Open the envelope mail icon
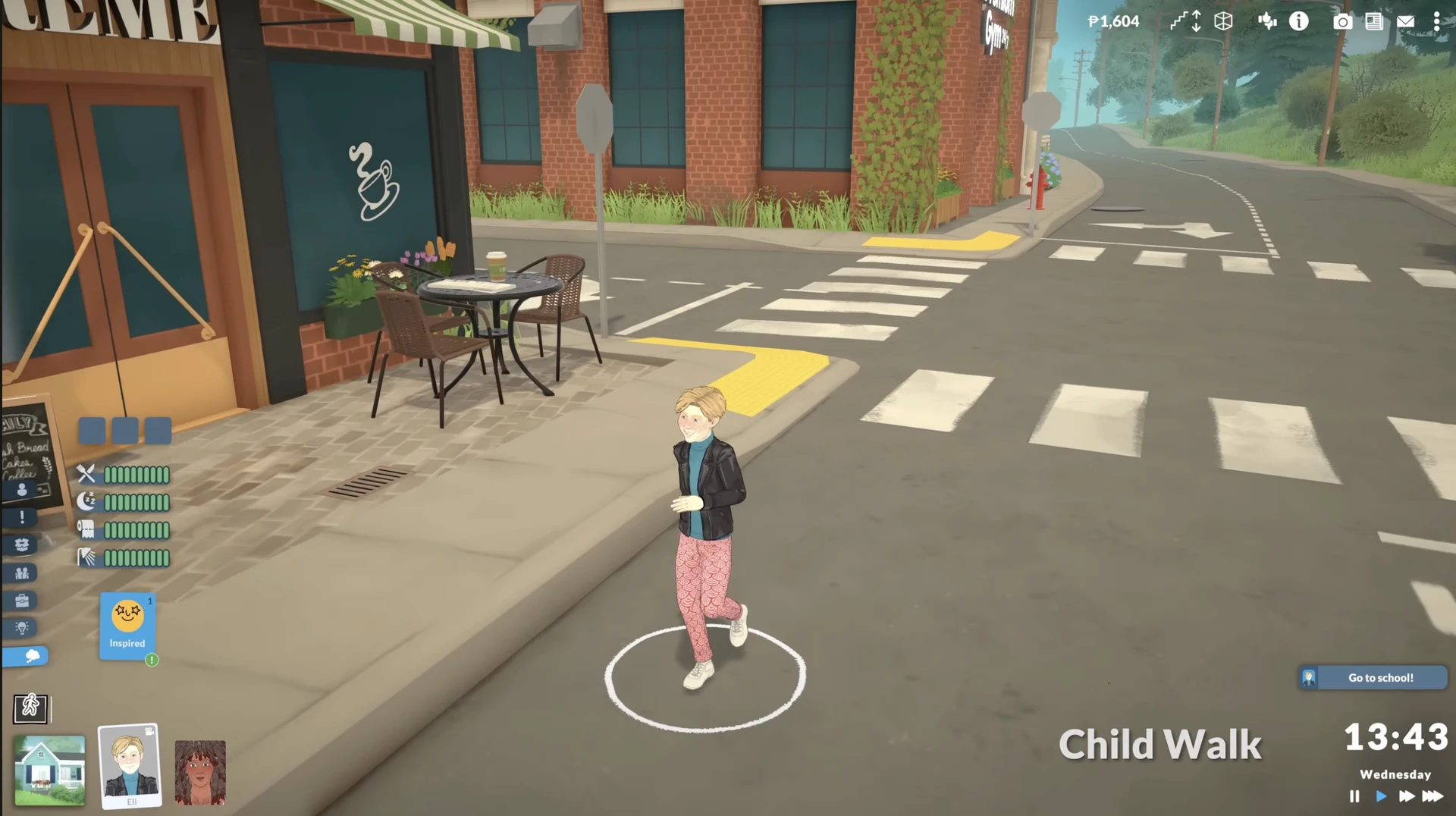Screen dimensions: 1456x816 pos(1405,21)
